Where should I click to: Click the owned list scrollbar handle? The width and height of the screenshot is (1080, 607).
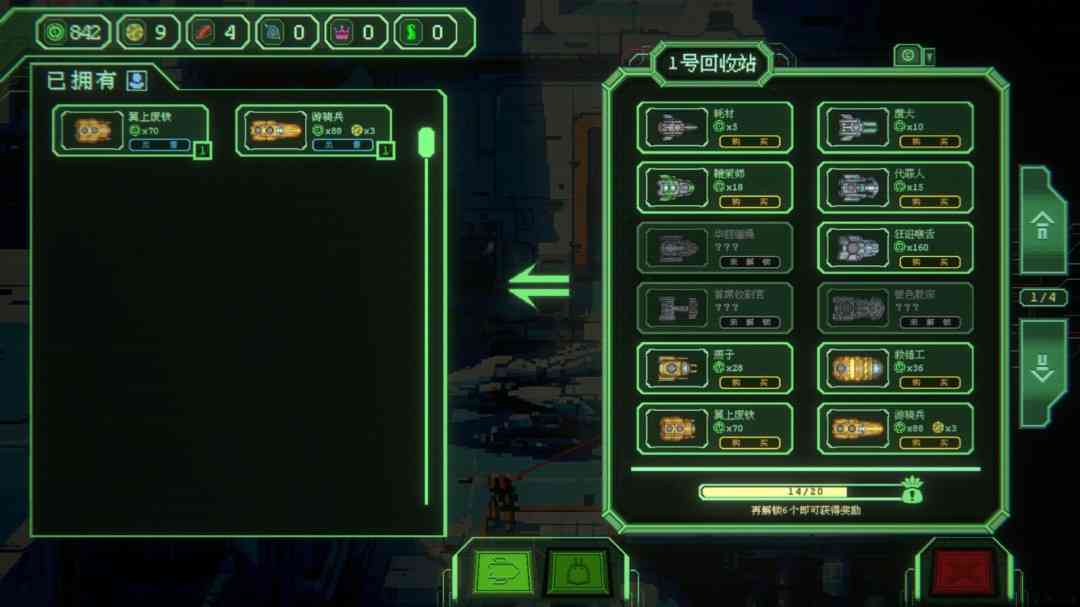[426, 142]
